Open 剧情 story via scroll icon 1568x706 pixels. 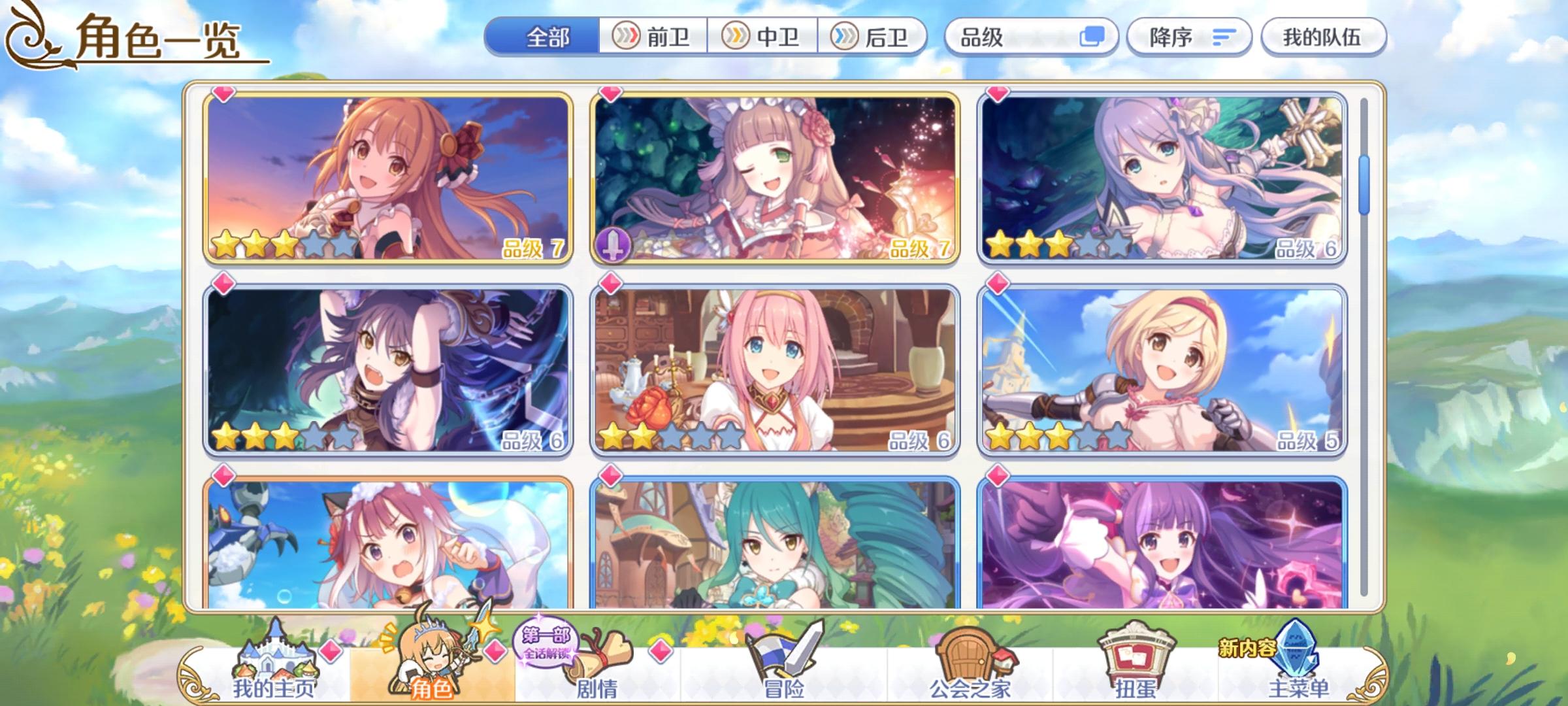click(x=599, y=660)
